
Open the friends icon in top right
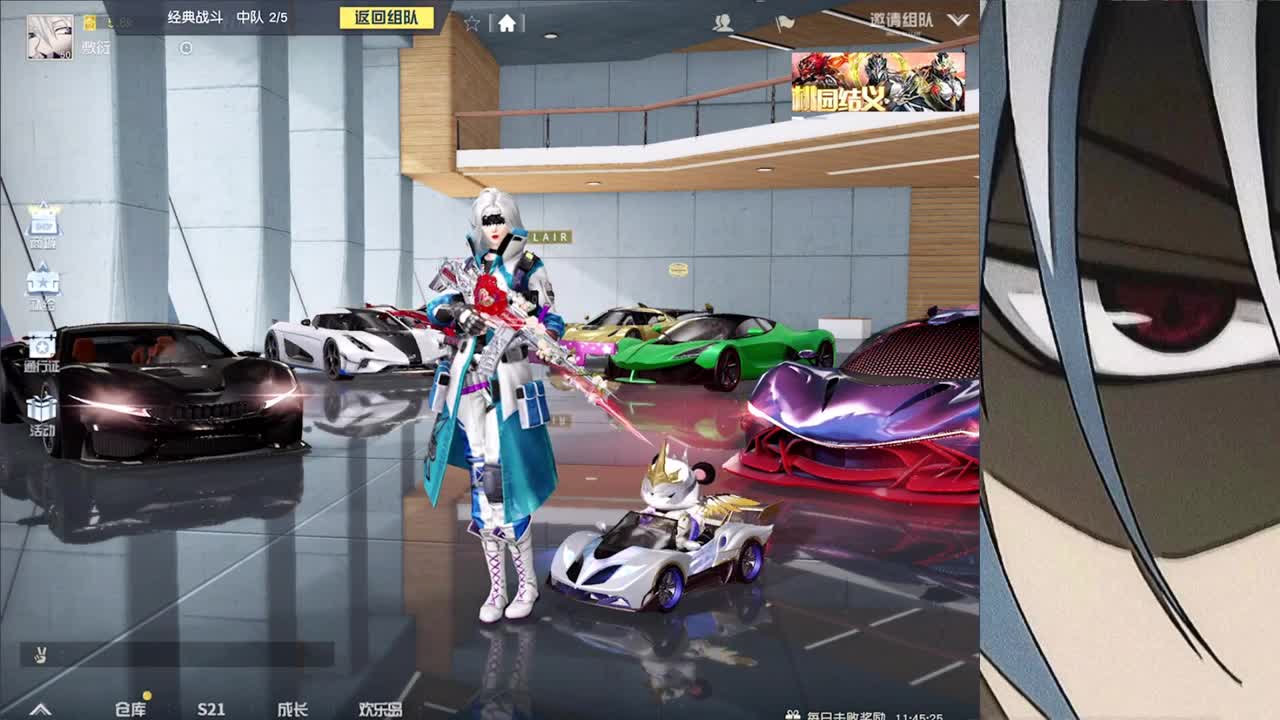pos(724,23)
